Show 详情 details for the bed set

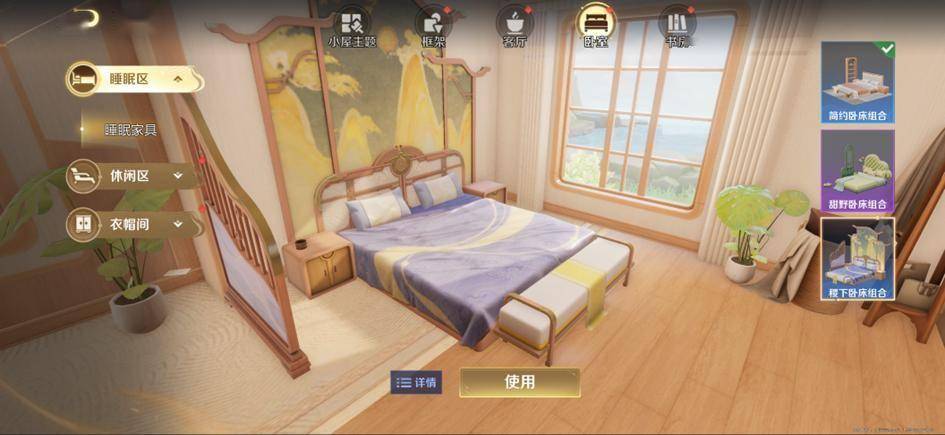[416, 382]
